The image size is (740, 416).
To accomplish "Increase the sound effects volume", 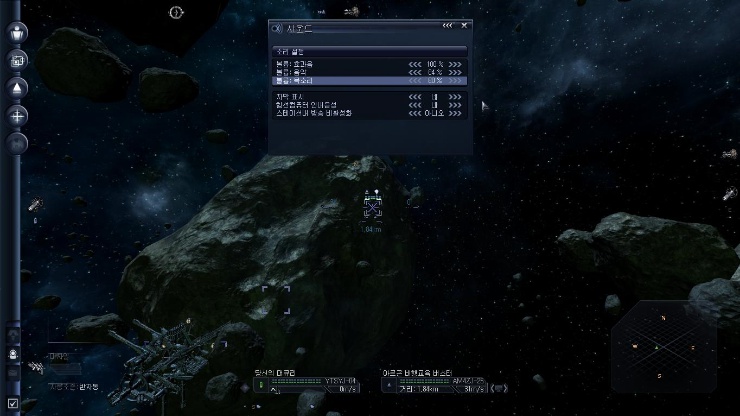I will 455,64.
